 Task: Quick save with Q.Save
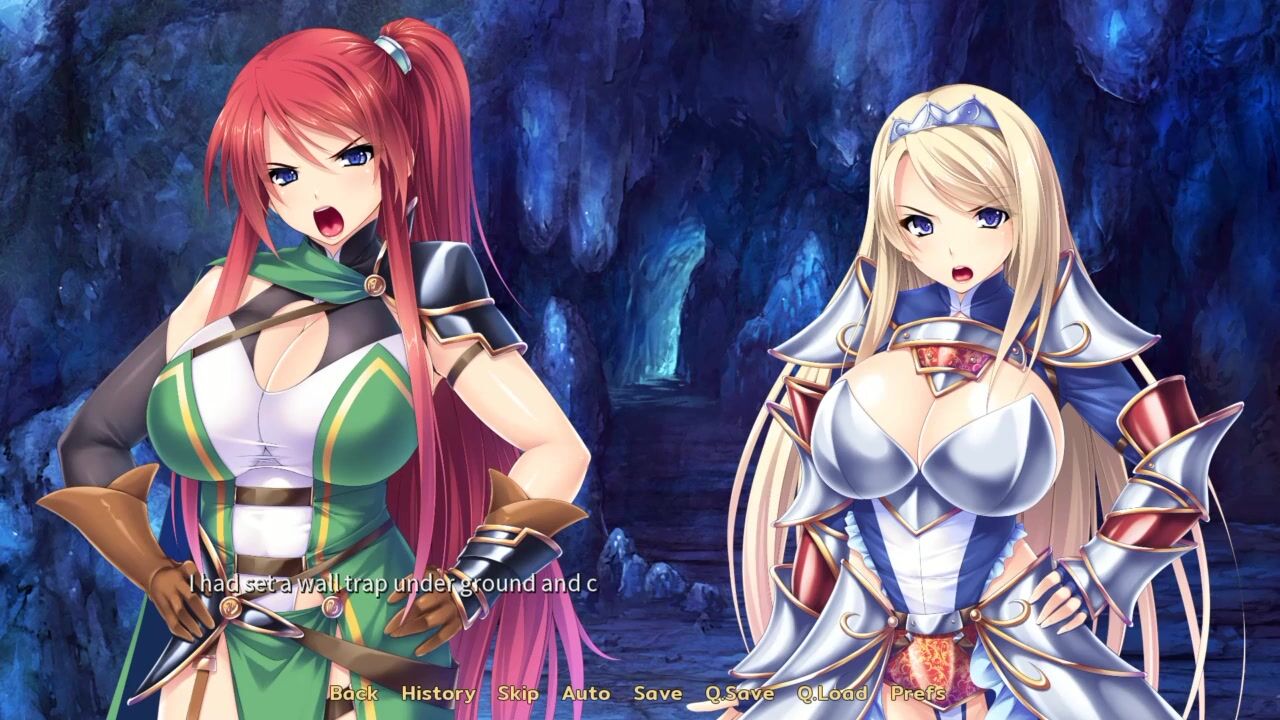pos(739,692)
